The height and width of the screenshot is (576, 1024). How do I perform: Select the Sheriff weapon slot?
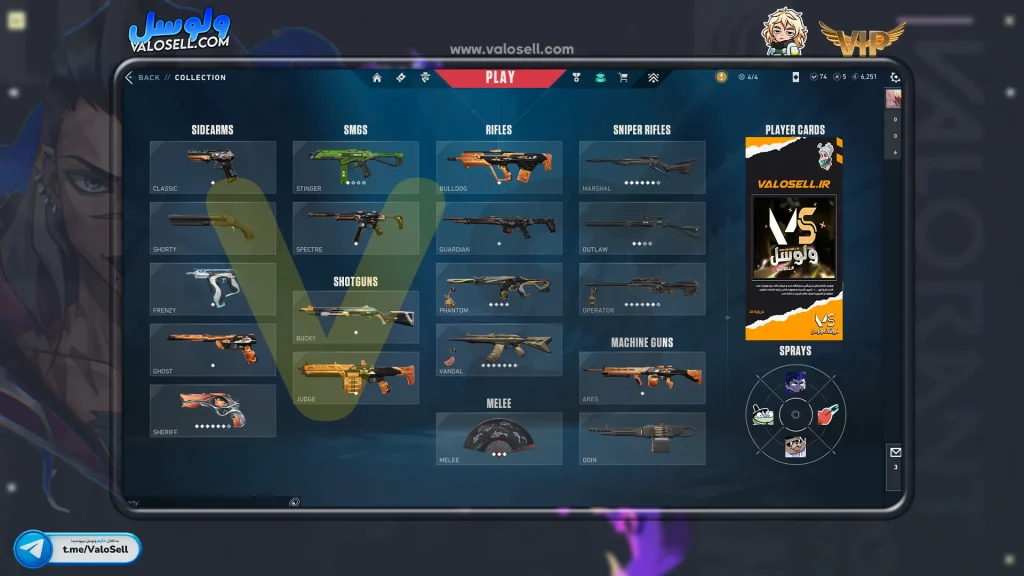tap(213, 410)
